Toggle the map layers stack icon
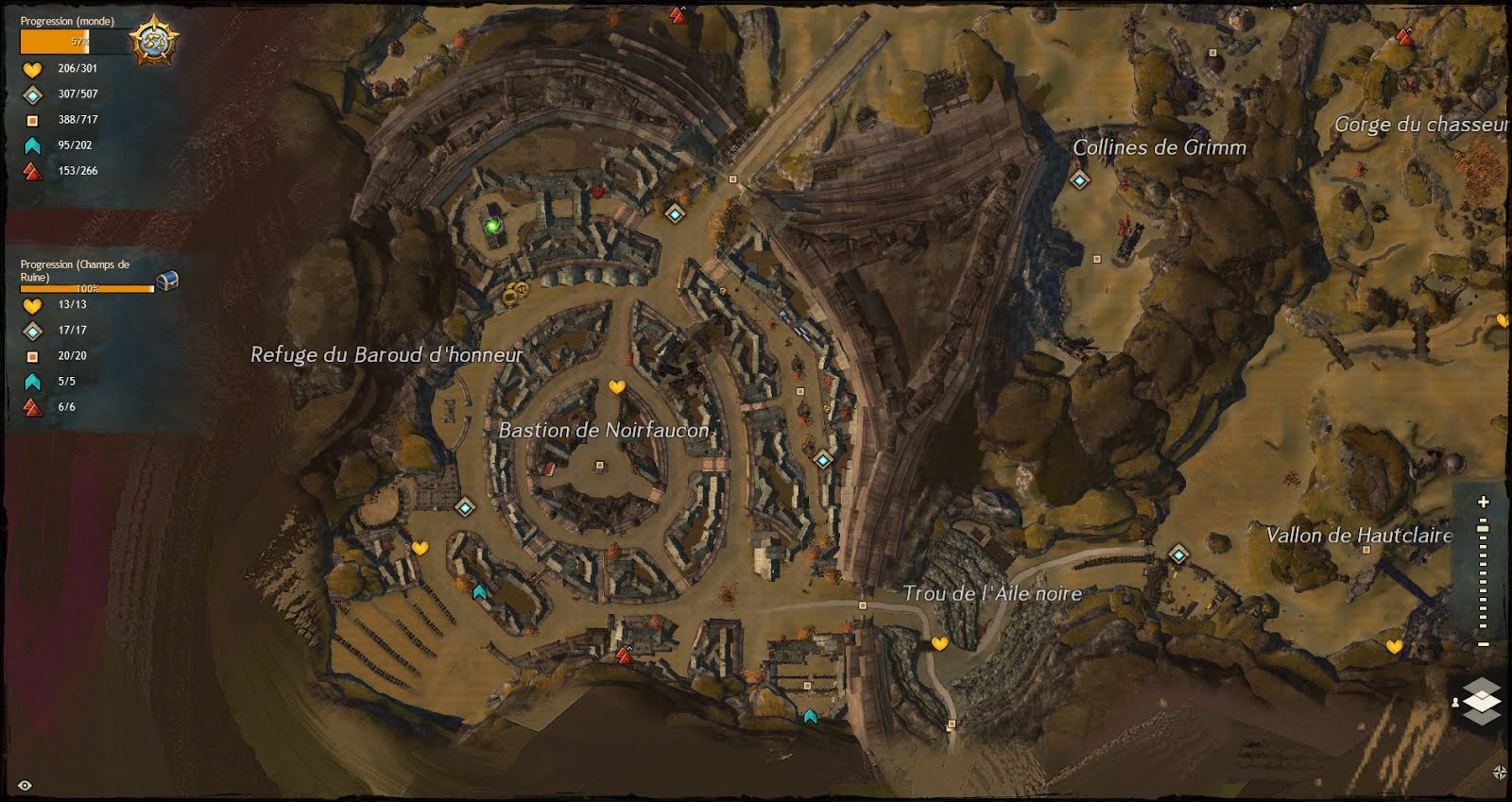This screenshot has width=1512, height=802. pyautogui.click(x=1483, y=701)
